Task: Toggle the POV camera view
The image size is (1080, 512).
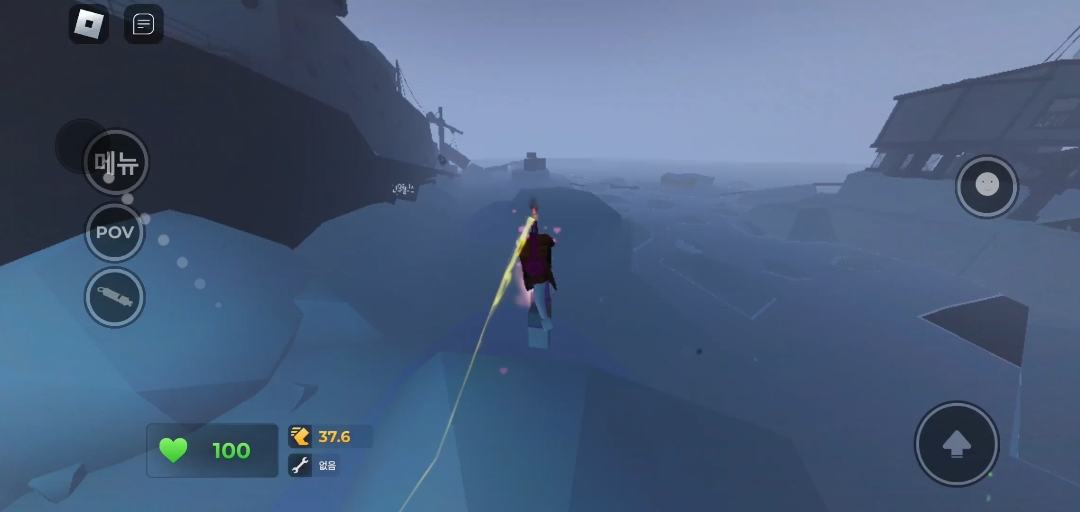Action: tap(115, 232)
